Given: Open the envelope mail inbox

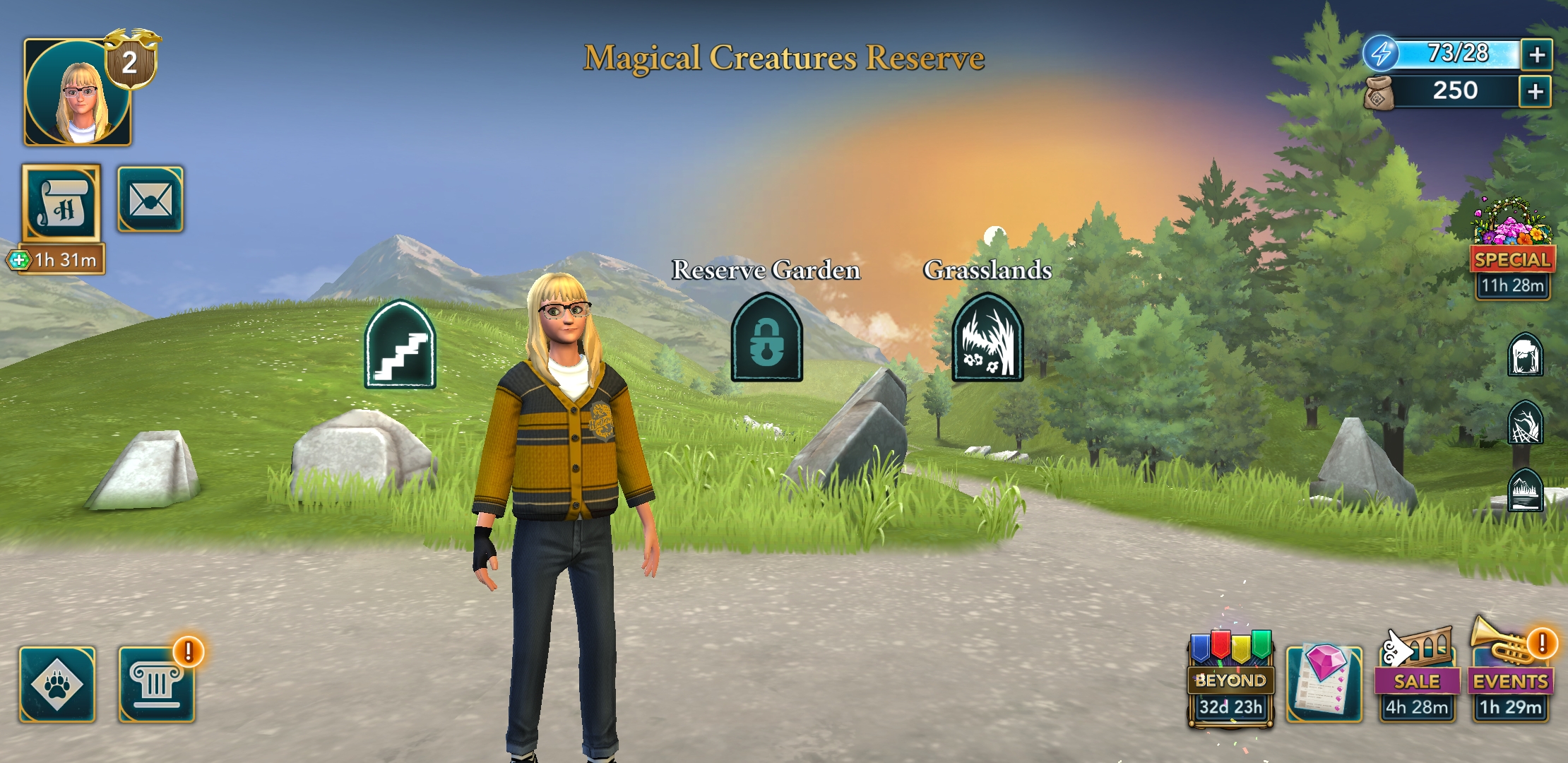Looking at the screenshot, I should tap(150, 200).
